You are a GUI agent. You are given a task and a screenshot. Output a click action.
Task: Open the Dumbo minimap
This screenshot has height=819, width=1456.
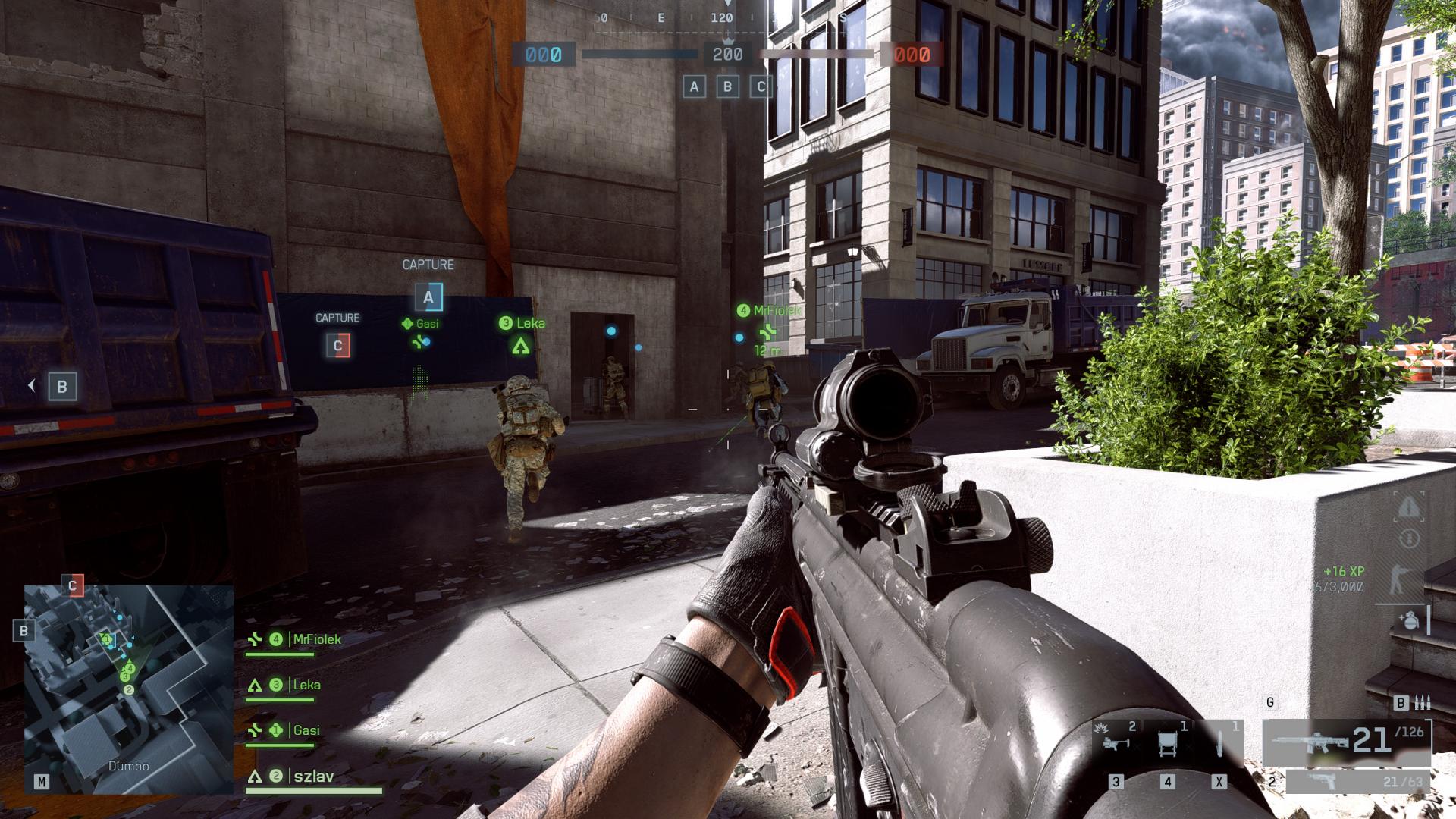coord(129,689)
